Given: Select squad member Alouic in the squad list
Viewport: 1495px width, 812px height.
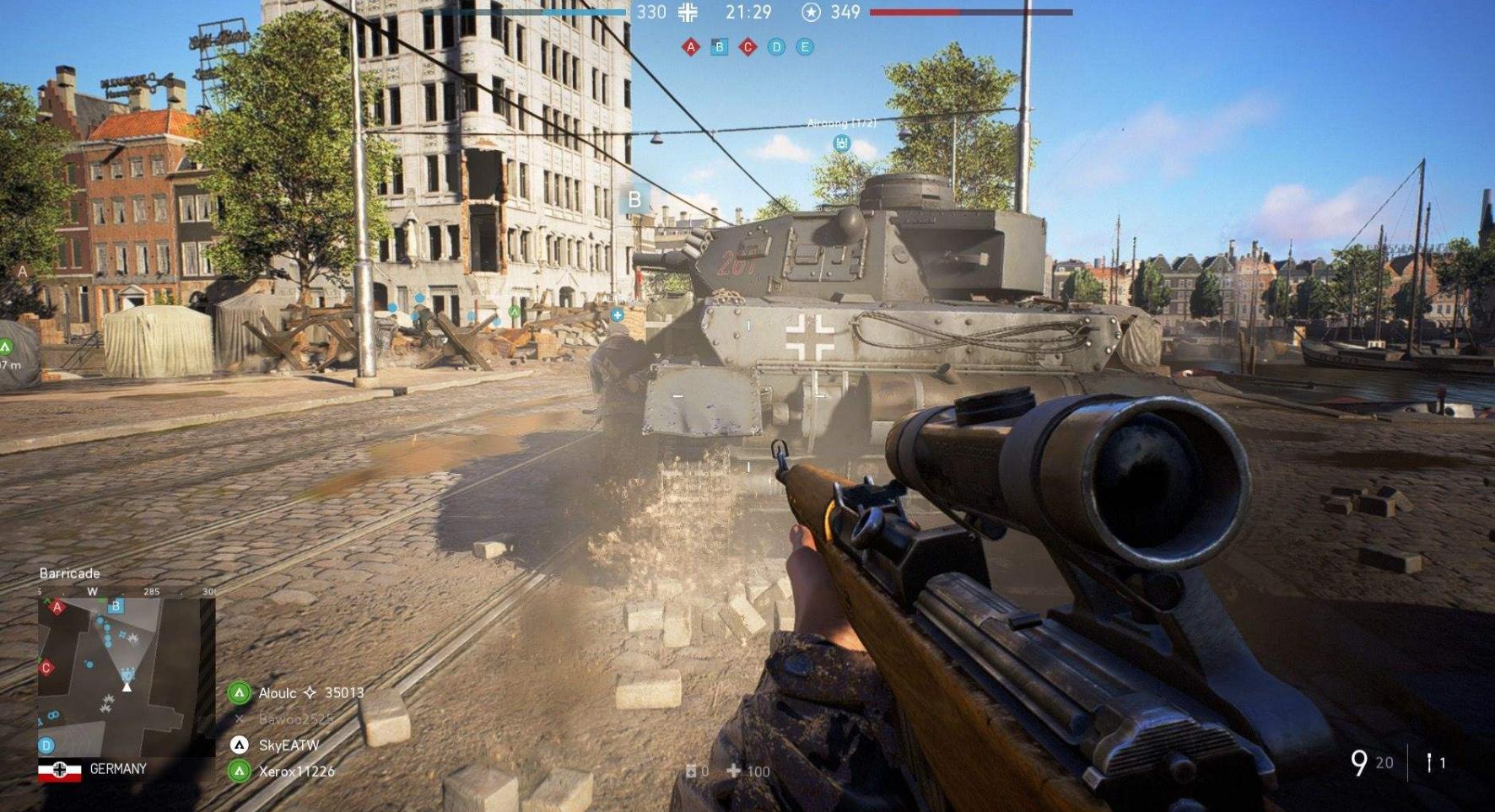Looking at the screenshot, I should pyautogui.click(x=278, y=693).
